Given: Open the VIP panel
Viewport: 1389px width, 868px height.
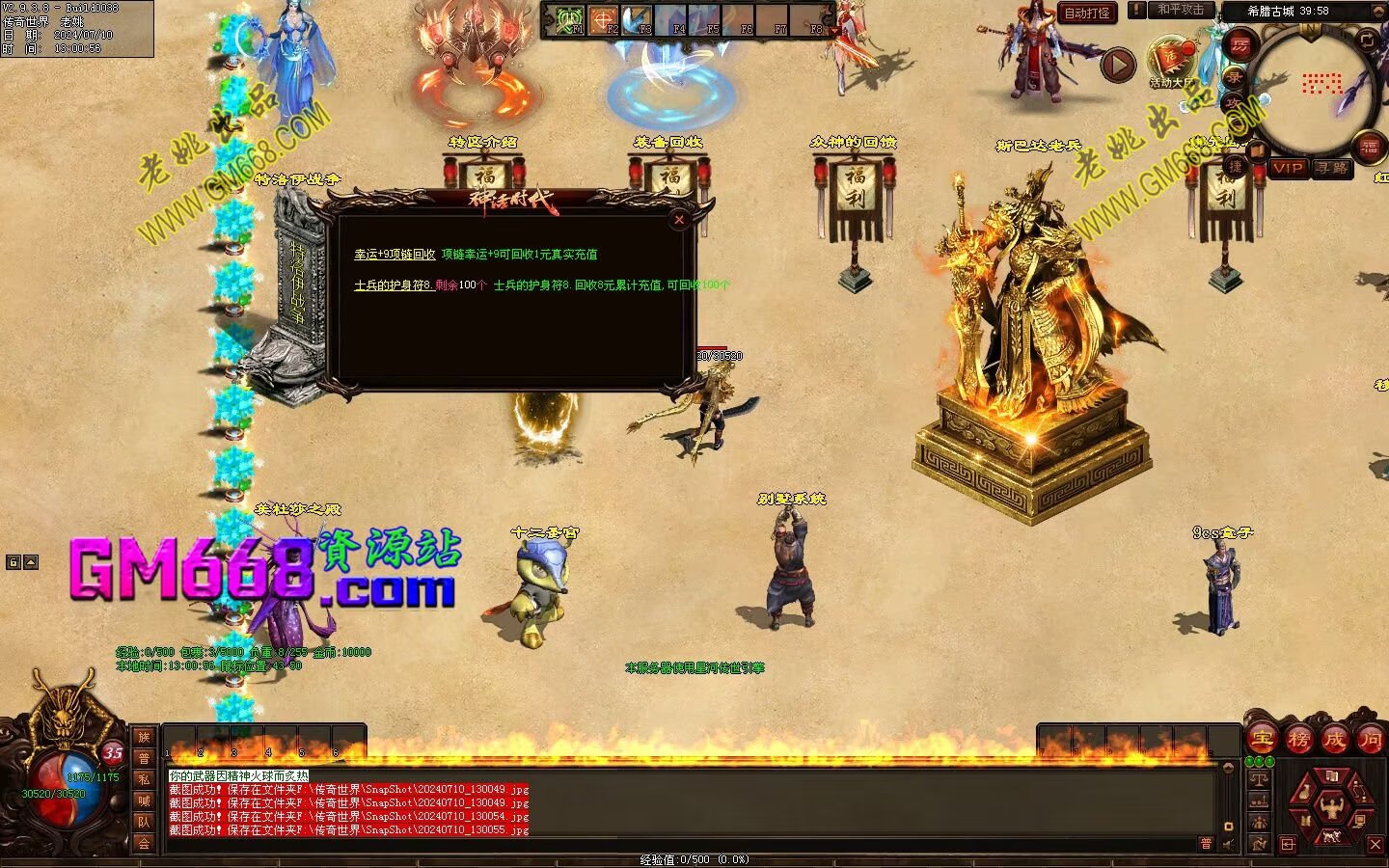Looking at the screenshot, I should [x=1288, y=168].
